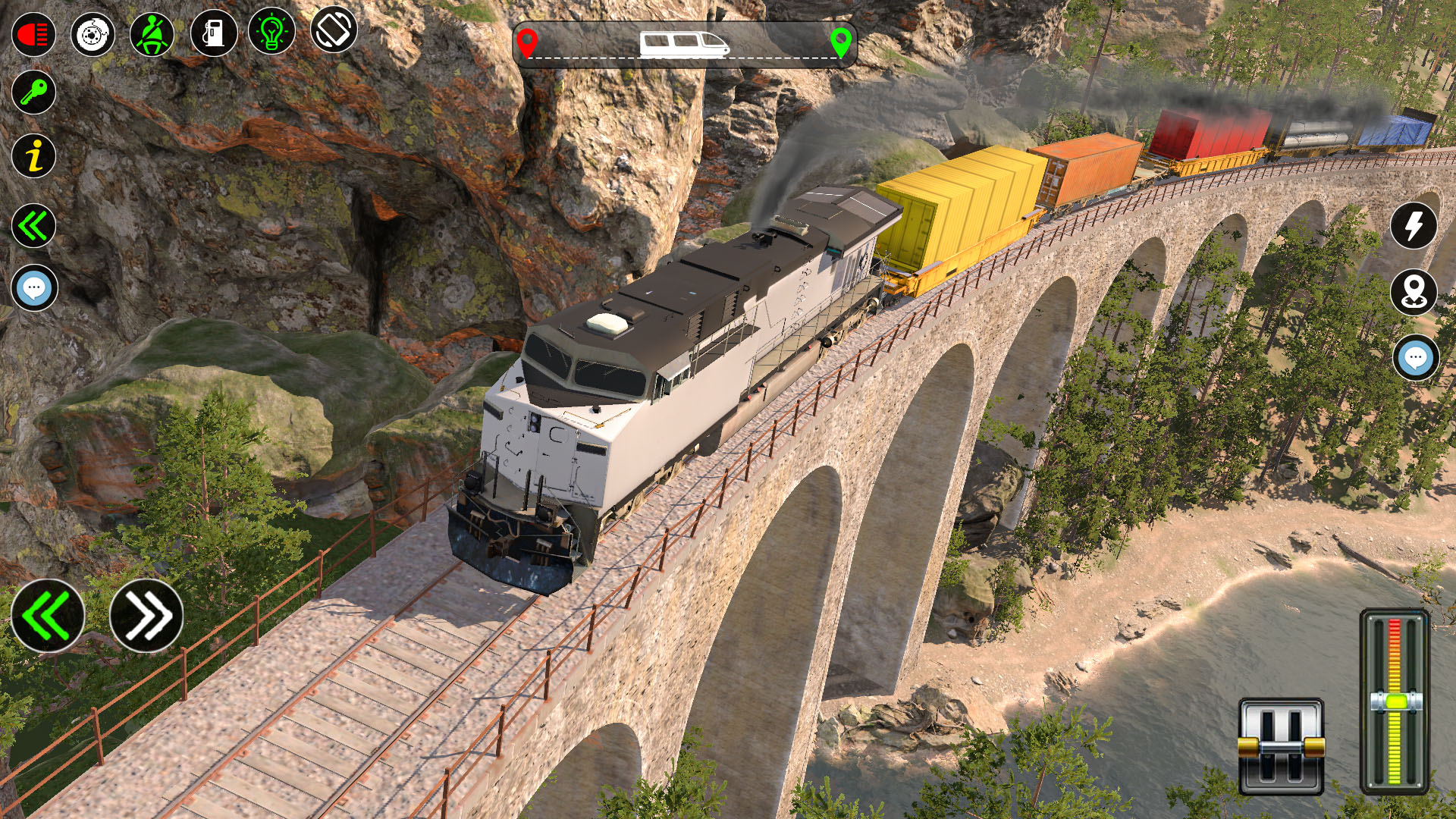Toggle the headlight icon
The height and width of the screenshot is (819, 1456).
pos(32,32)
